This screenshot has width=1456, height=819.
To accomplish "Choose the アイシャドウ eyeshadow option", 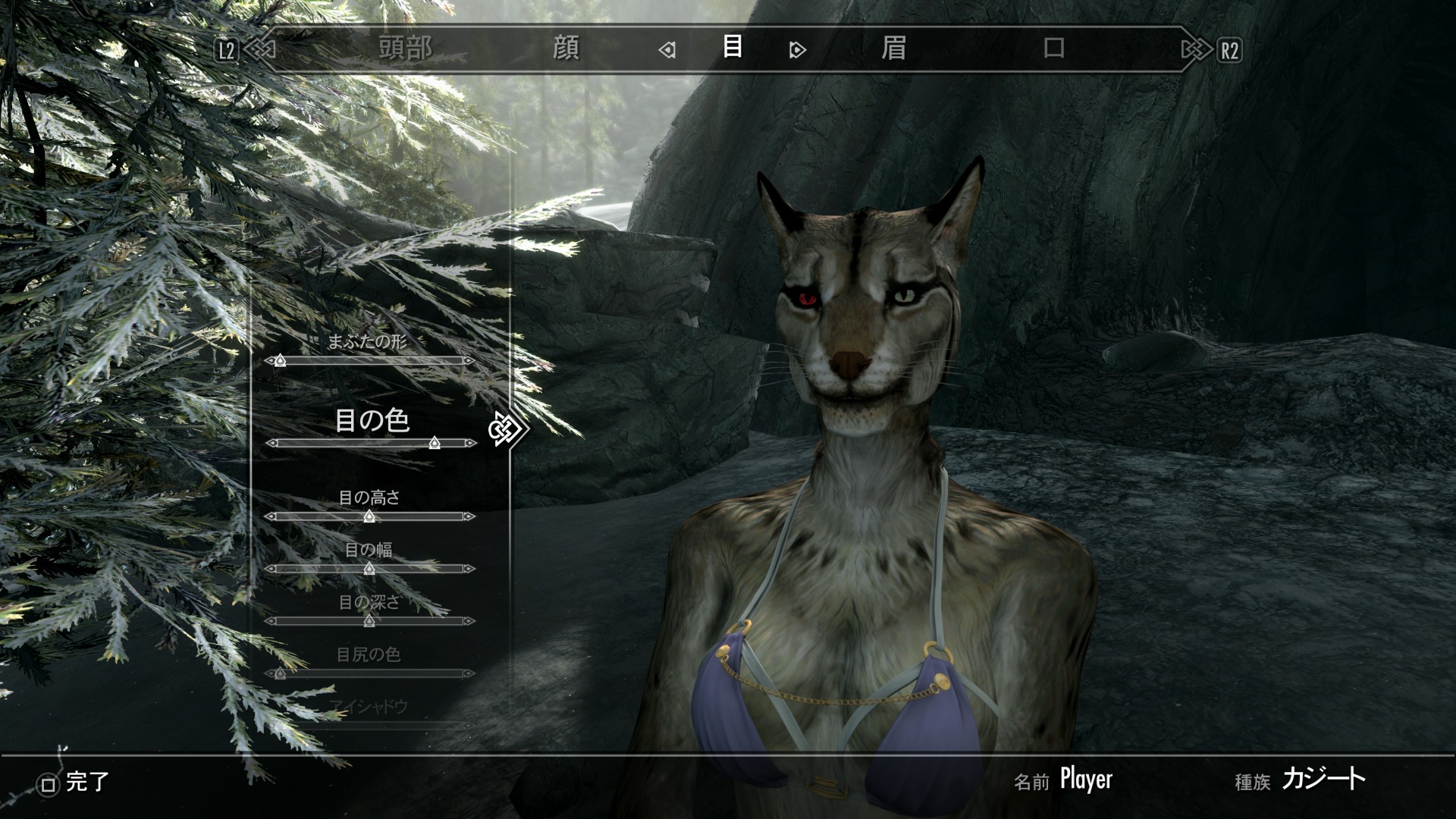I will [x=369, y=708].
